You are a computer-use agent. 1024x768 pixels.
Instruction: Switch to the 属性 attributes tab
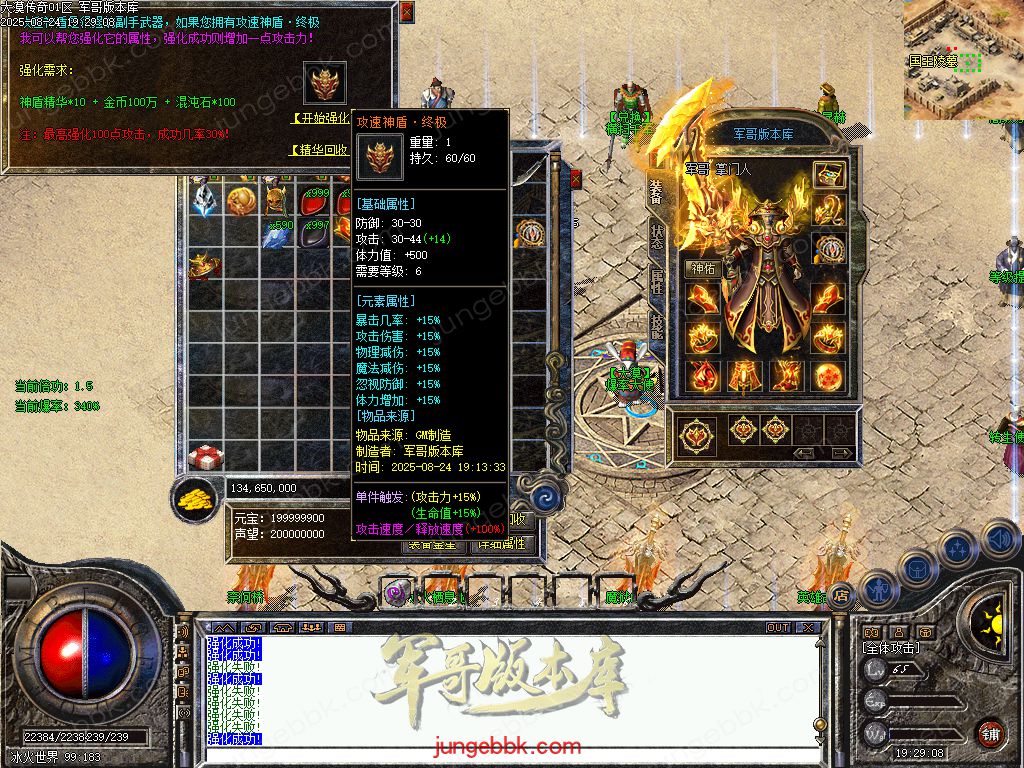coord(656,282)
